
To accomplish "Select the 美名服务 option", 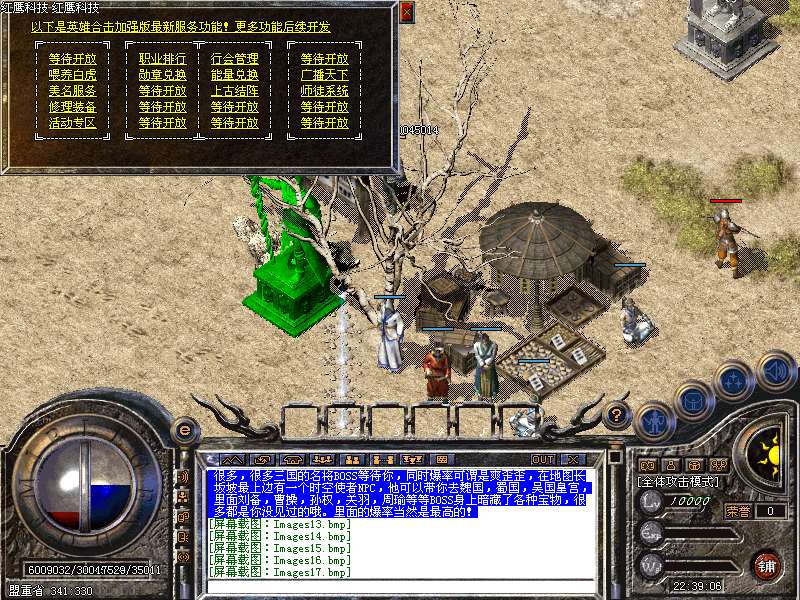I will 72,91.
